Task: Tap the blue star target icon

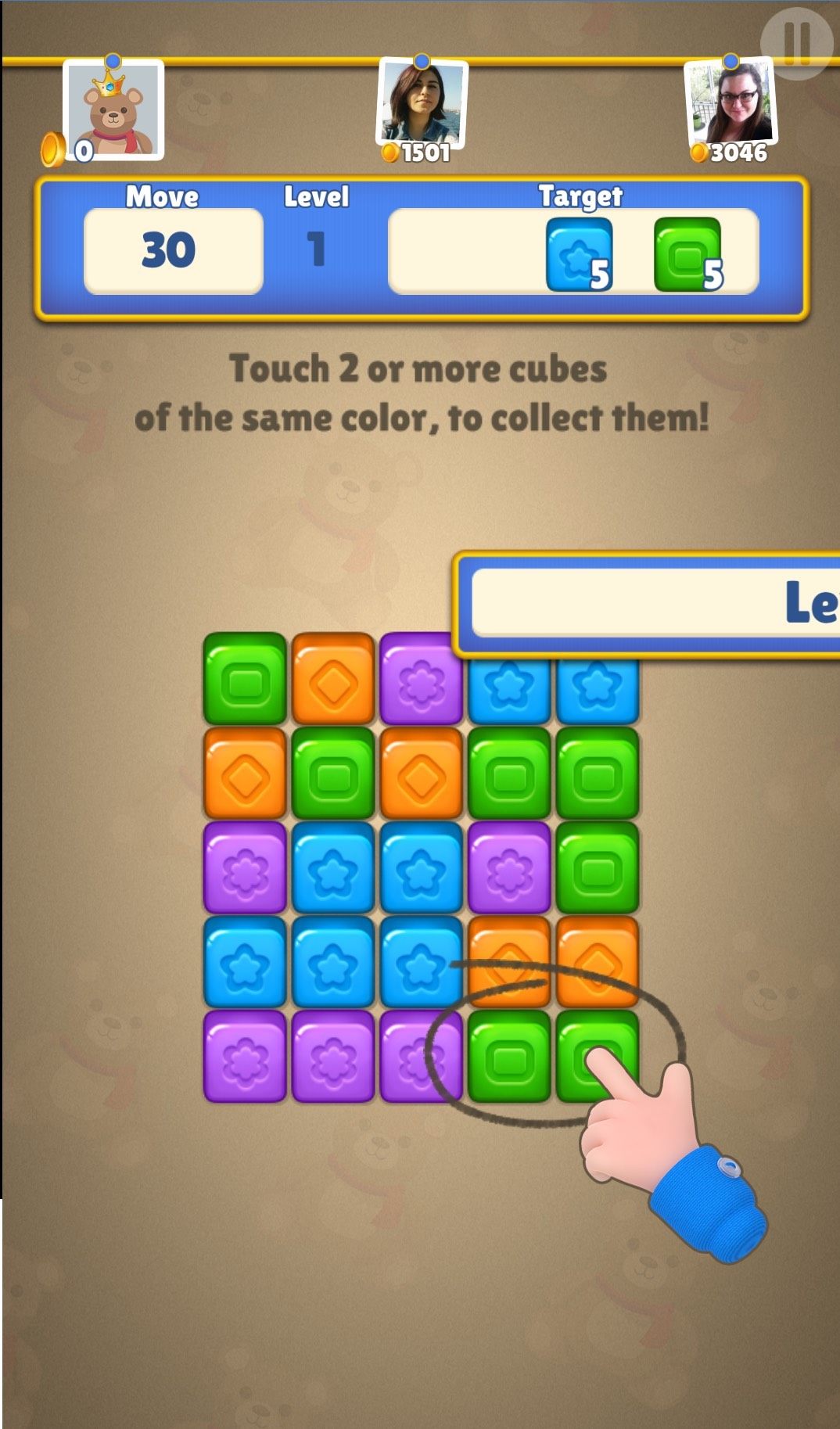Action: pyautogui.click(x=579, y=254)
